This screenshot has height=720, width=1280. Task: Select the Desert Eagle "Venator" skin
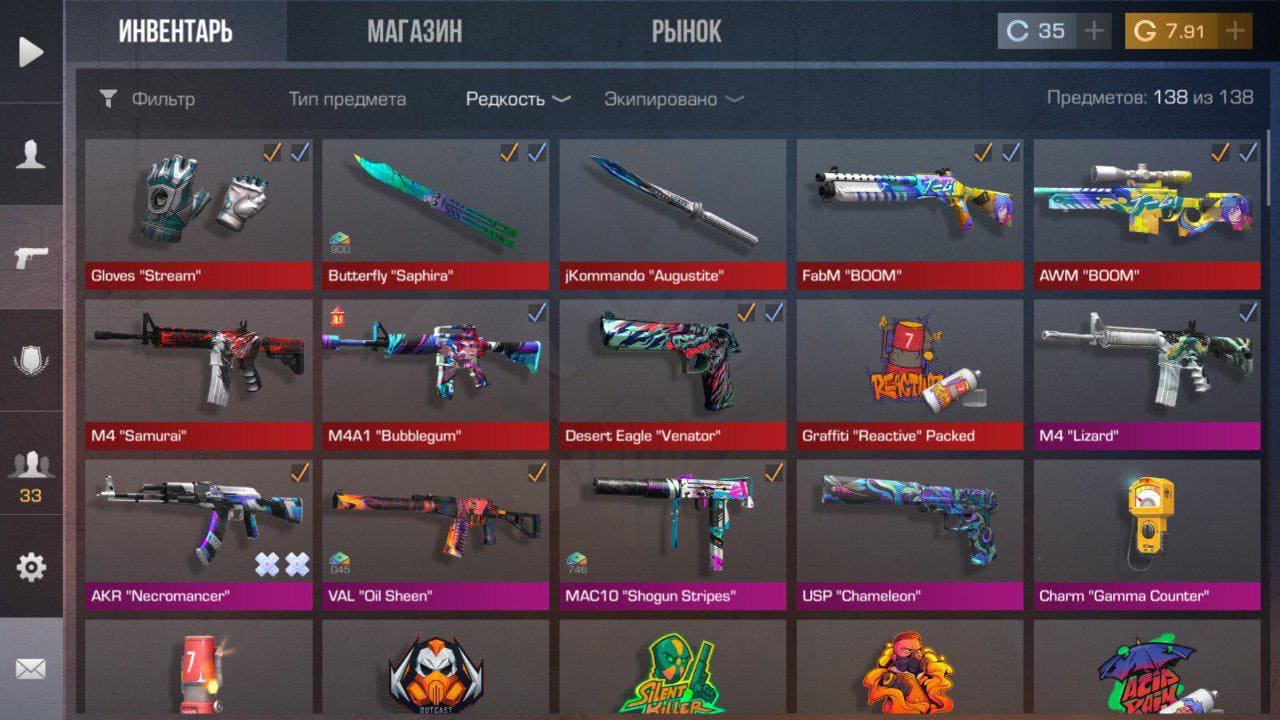672,374
